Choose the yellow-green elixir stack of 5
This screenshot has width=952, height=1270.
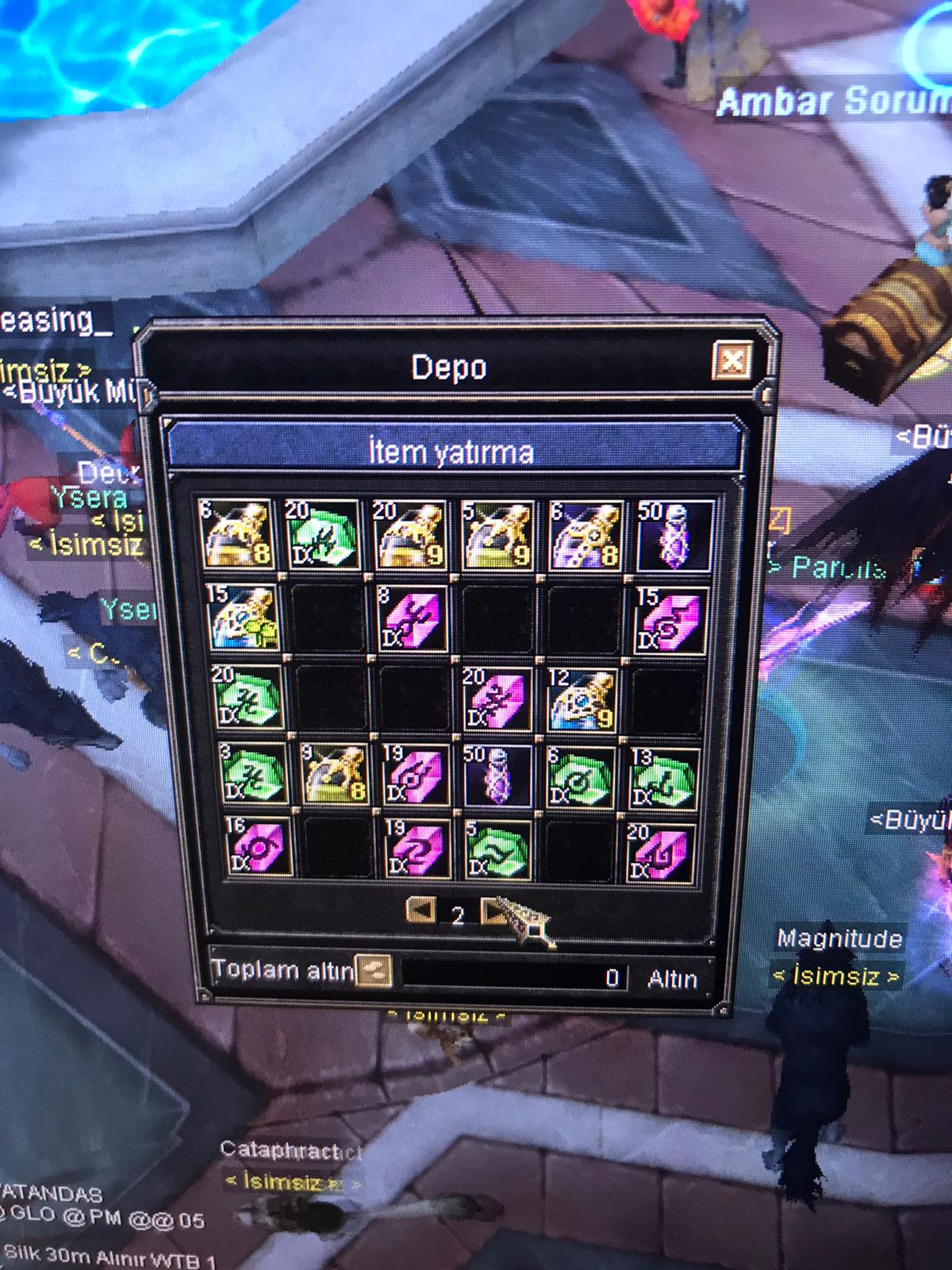point(497,534)
